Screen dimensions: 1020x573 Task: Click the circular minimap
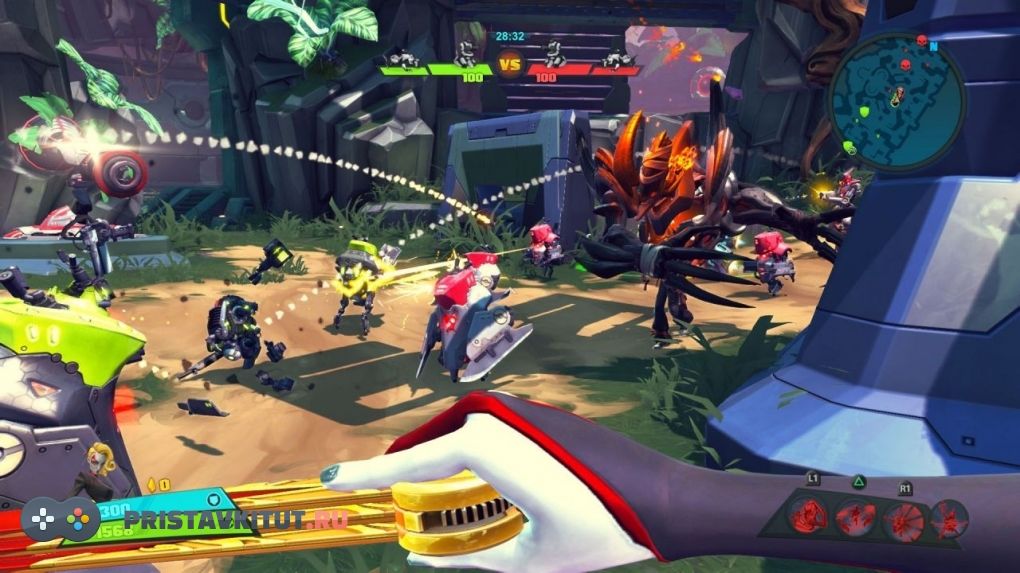click(x=896, y=101)
